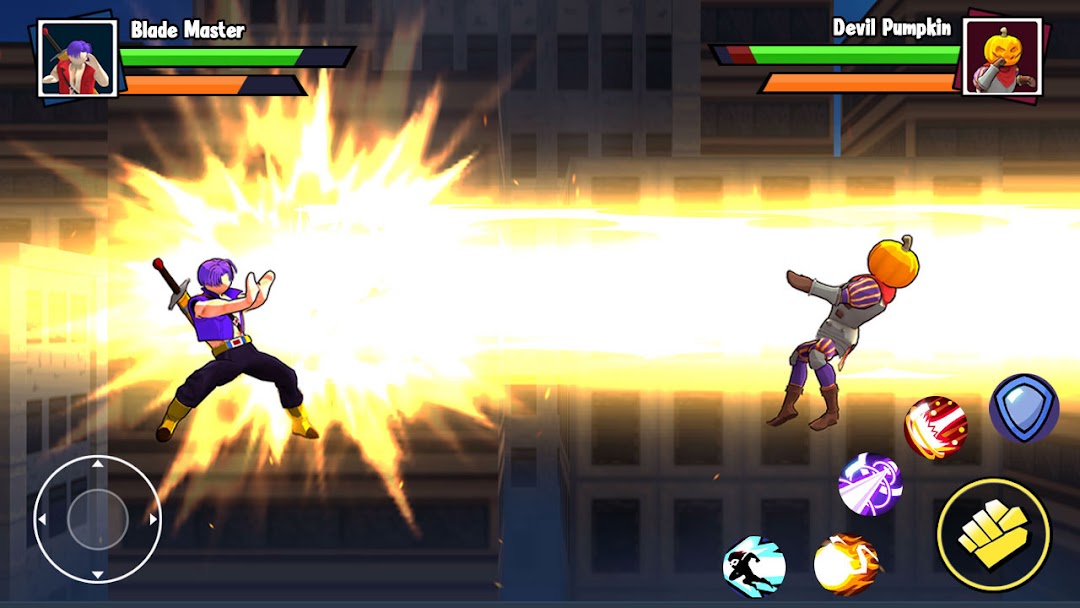Select the Blade Master portrait
The width and height of the screenshot is (1080, 608).
tap(77, 58)
